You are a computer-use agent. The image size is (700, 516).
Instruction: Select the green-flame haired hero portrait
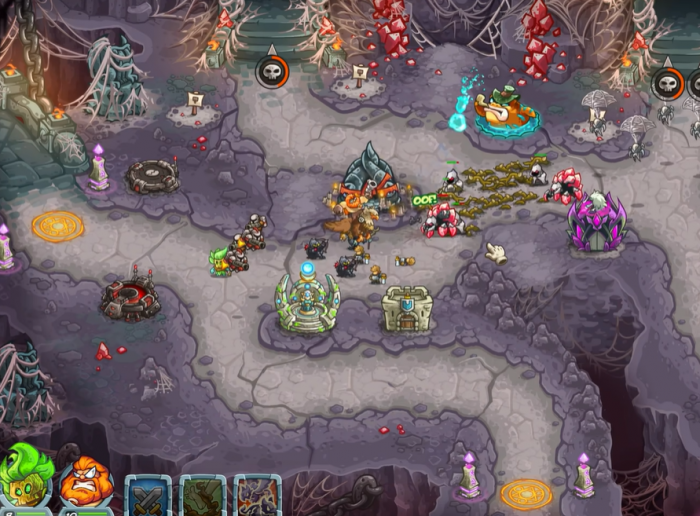click(x=27, y=480)
